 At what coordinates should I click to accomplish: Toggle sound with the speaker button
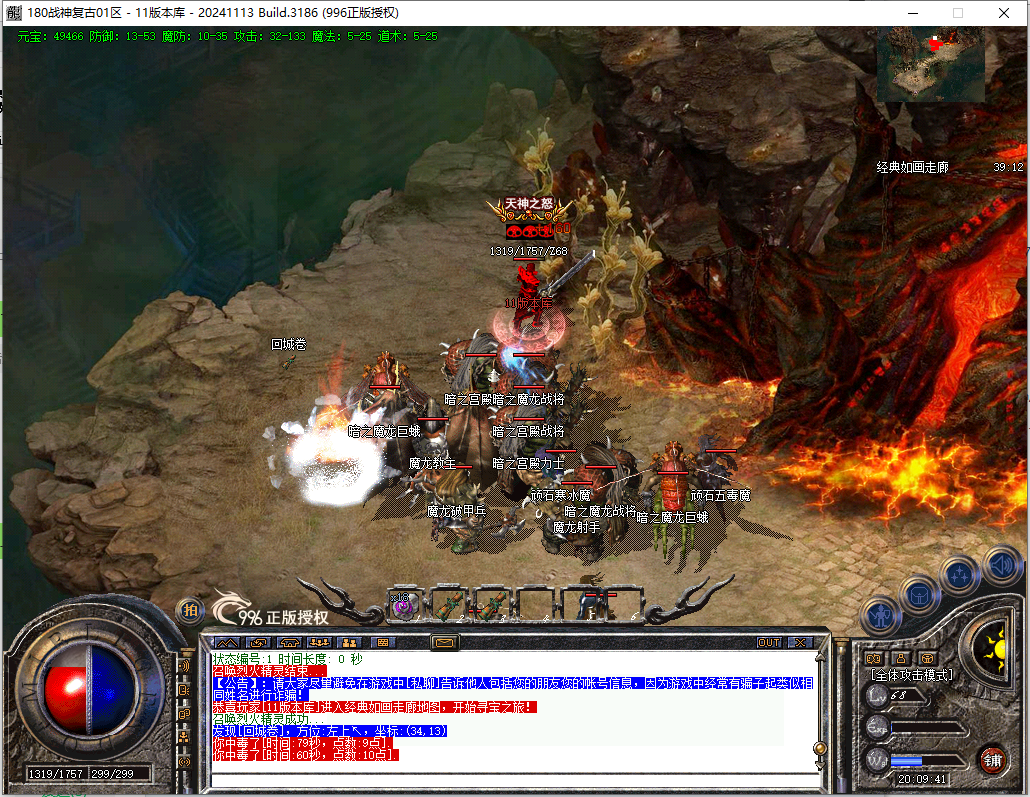[1001, 565]
